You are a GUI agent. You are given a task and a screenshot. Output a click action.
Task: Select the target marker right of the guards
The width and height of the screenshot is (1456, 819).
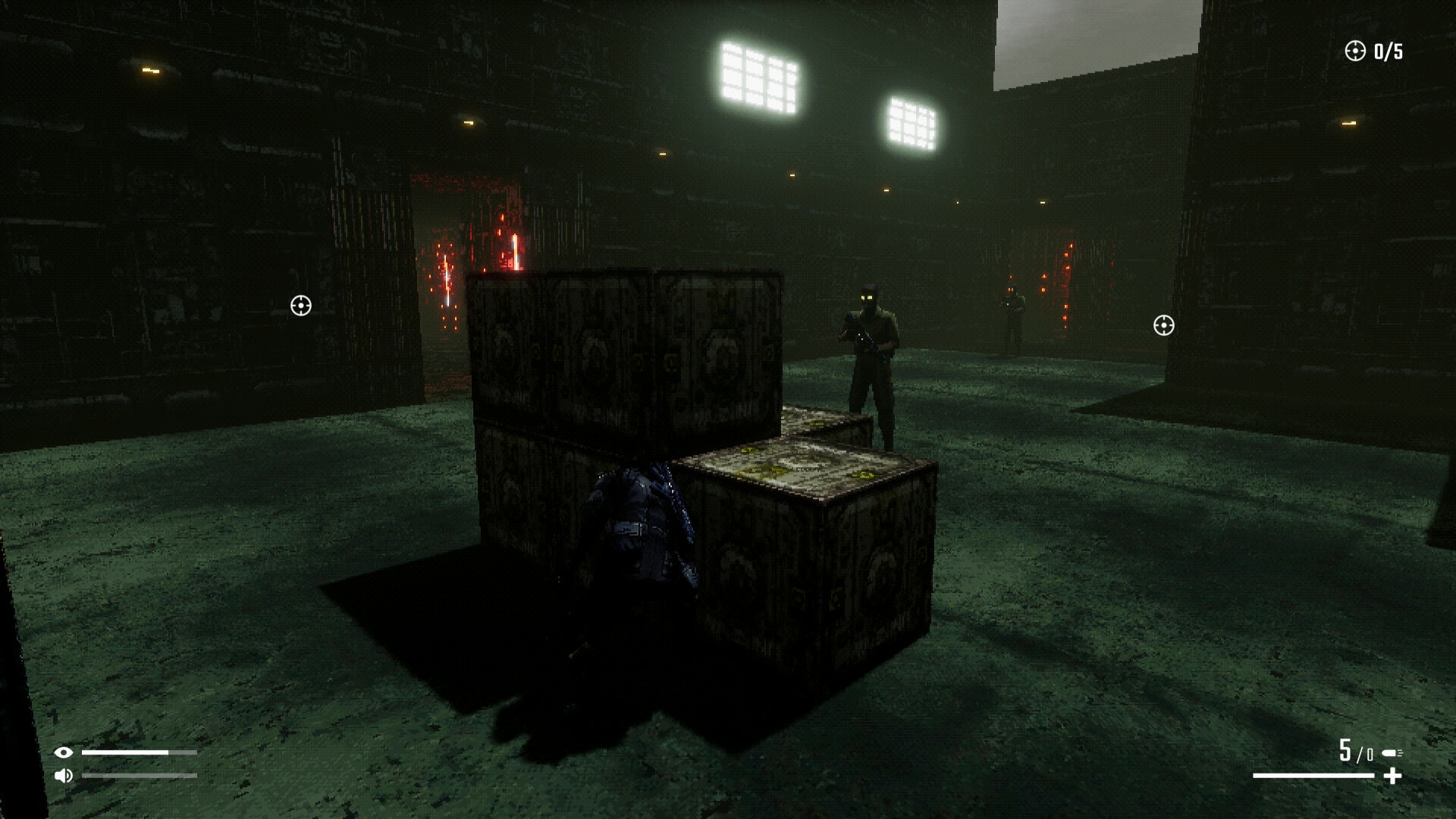pos(1163,325)
